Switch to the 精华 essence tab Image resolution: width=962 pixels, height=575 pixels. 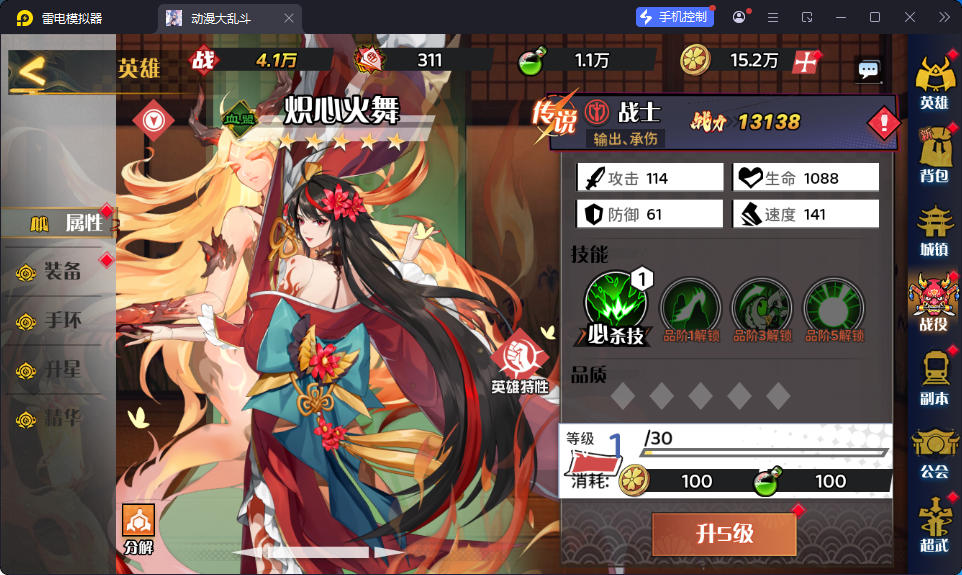pos(58,418)
